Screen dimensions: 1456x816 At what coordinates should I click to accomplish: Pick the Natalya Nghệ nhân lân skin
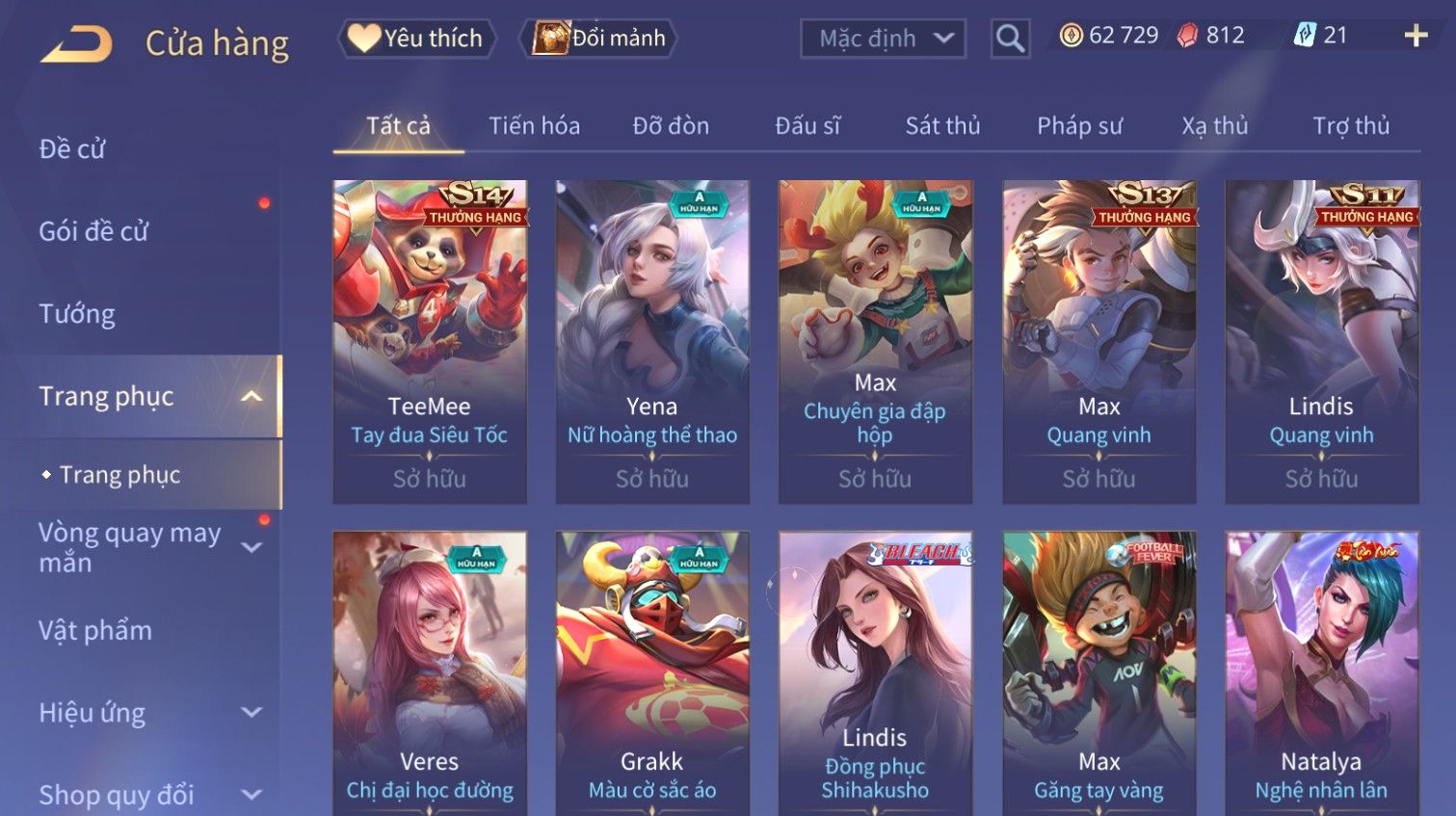tap(1321, 674)
